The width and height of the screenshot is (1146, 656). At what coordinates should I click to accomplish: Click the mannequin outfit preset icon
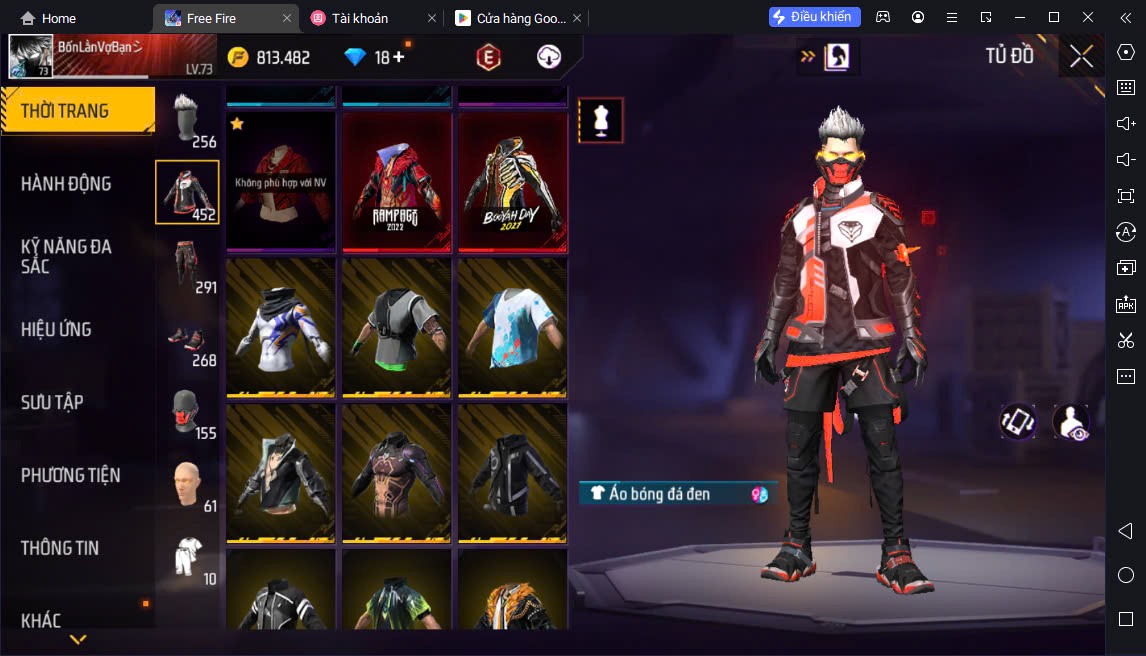point(601,120)
